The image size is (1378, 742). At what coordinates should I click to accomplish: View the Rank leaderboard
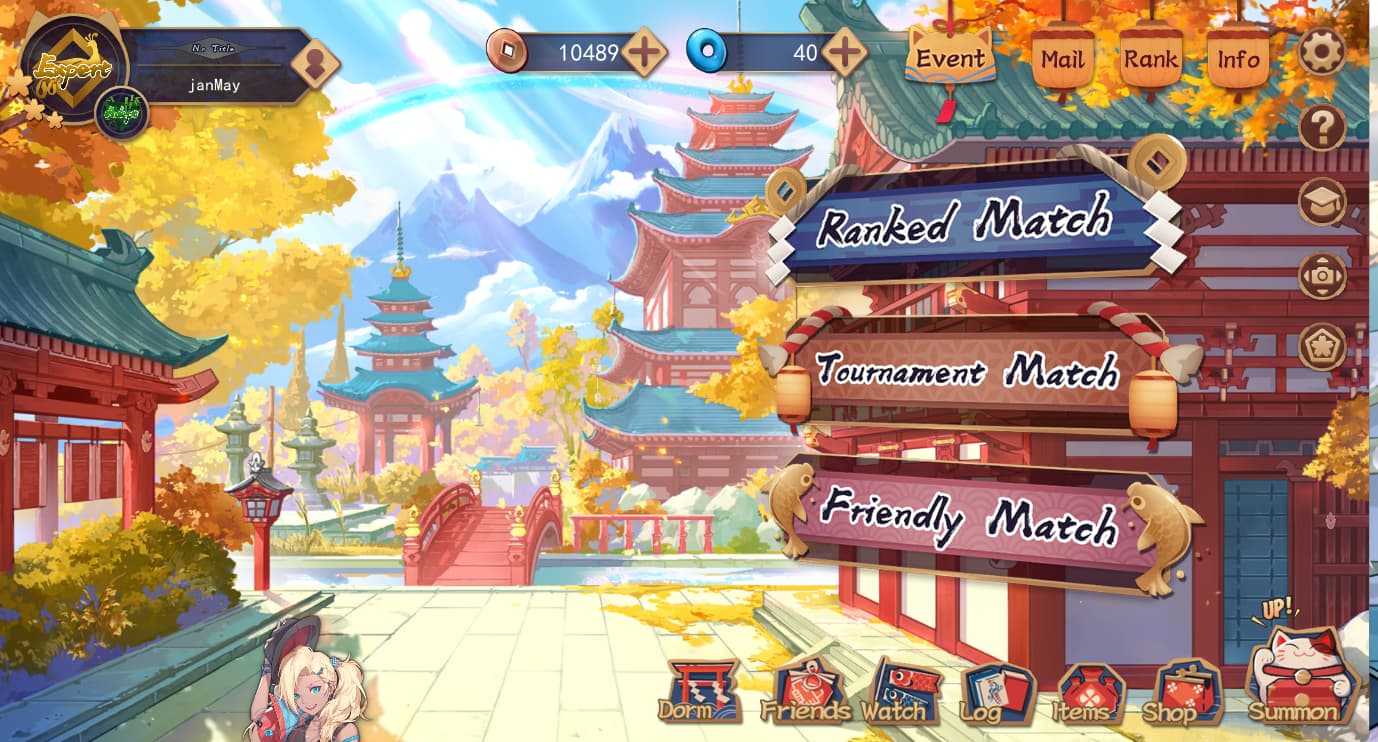click(1150, 59)
